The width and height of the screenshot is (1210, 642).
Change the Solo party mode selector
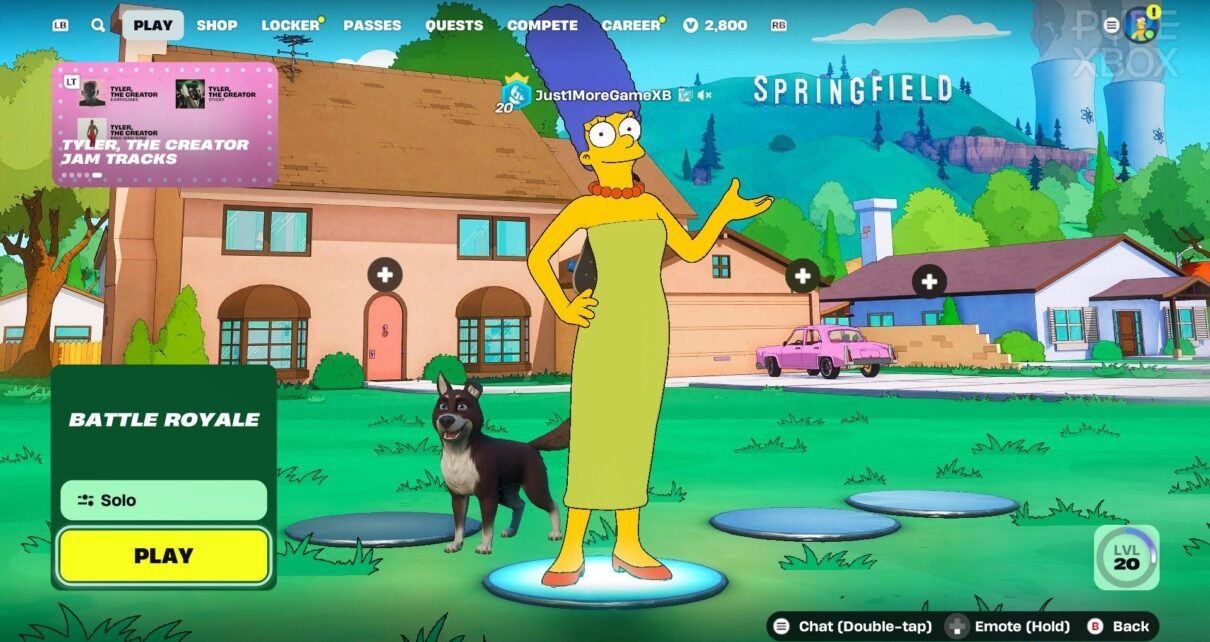tap(164, 500)
